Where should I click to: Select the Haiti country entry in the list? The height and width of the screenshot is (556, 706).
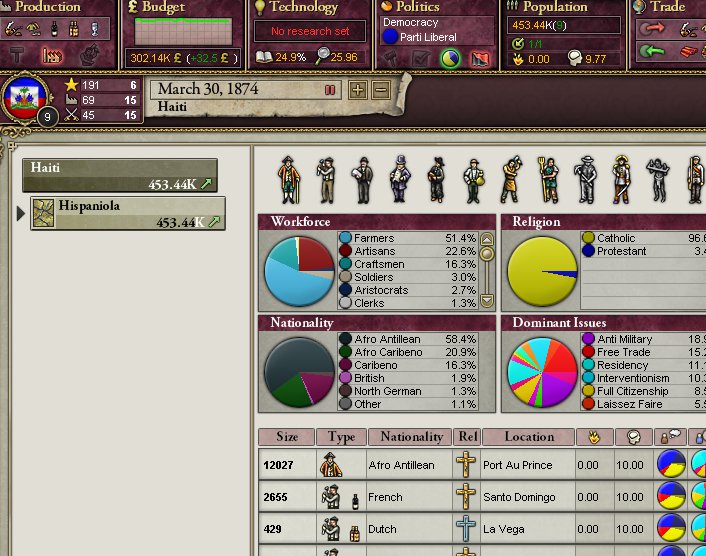[x=120, y=175]
